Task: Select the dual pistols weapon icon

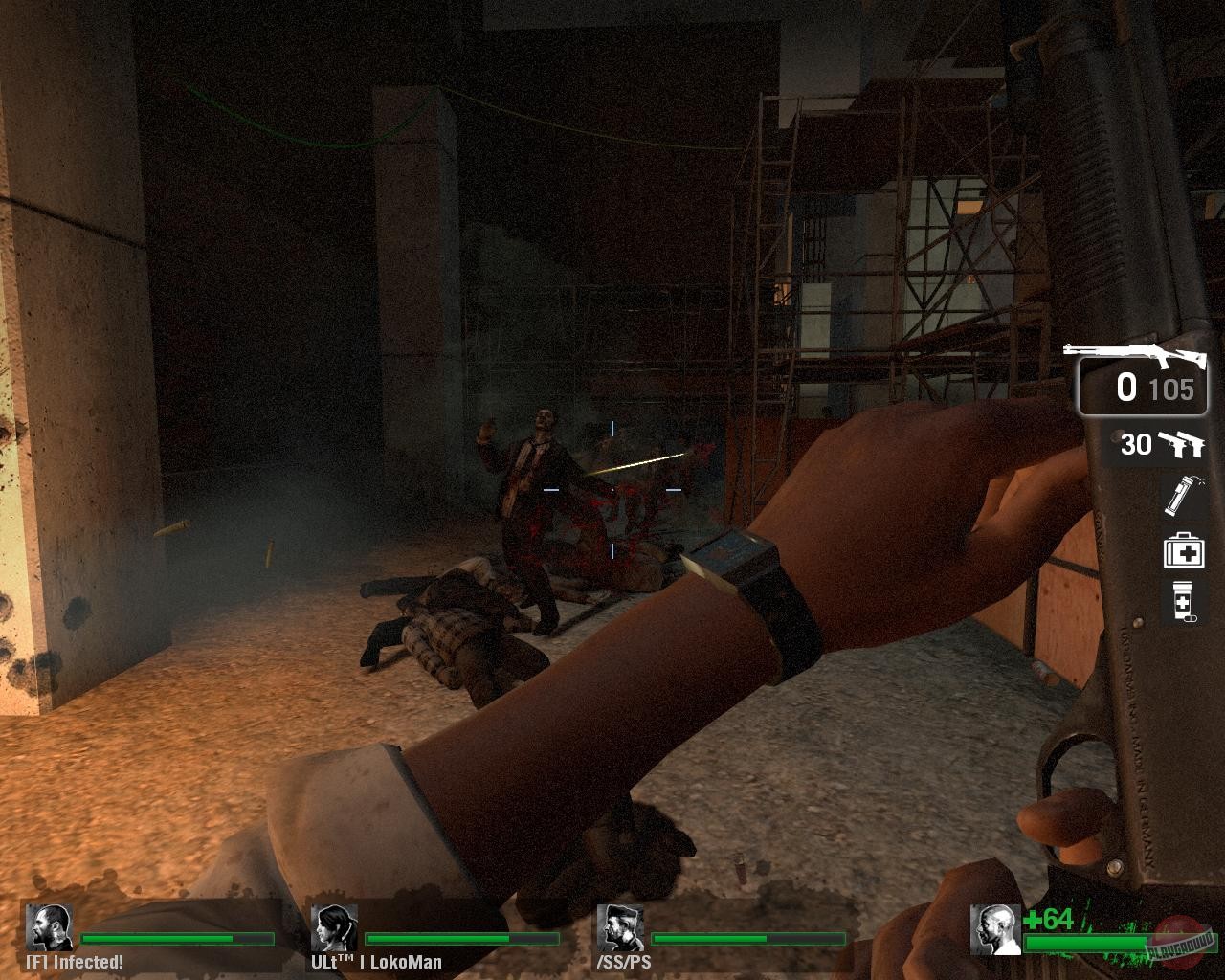Action: [1182, 443]
